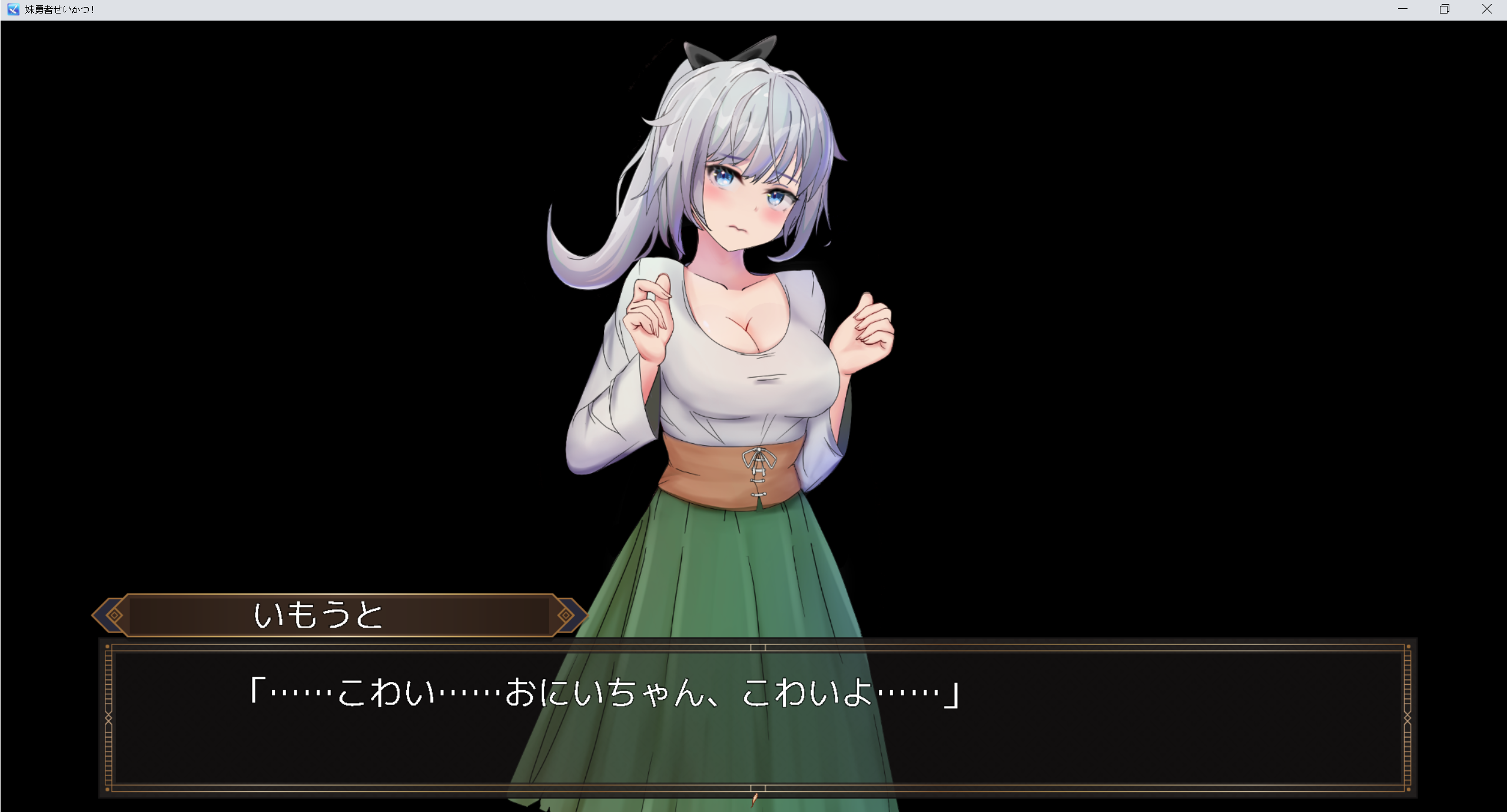Click the bottom-right corner dot of the dialogue border
The width and height of the screenshot is (1507, 812).
pyautogui.click(x=1409, y=789)
